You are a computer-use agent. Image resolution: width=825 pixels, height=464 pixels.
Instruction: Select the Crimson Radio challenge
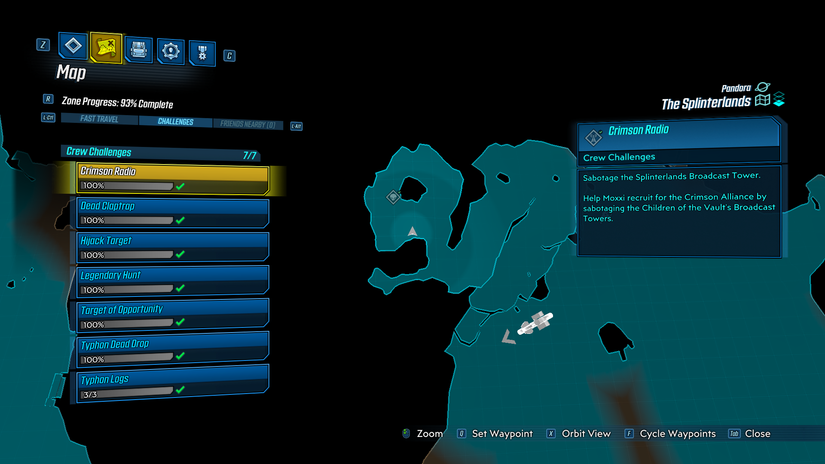(172, 178)
